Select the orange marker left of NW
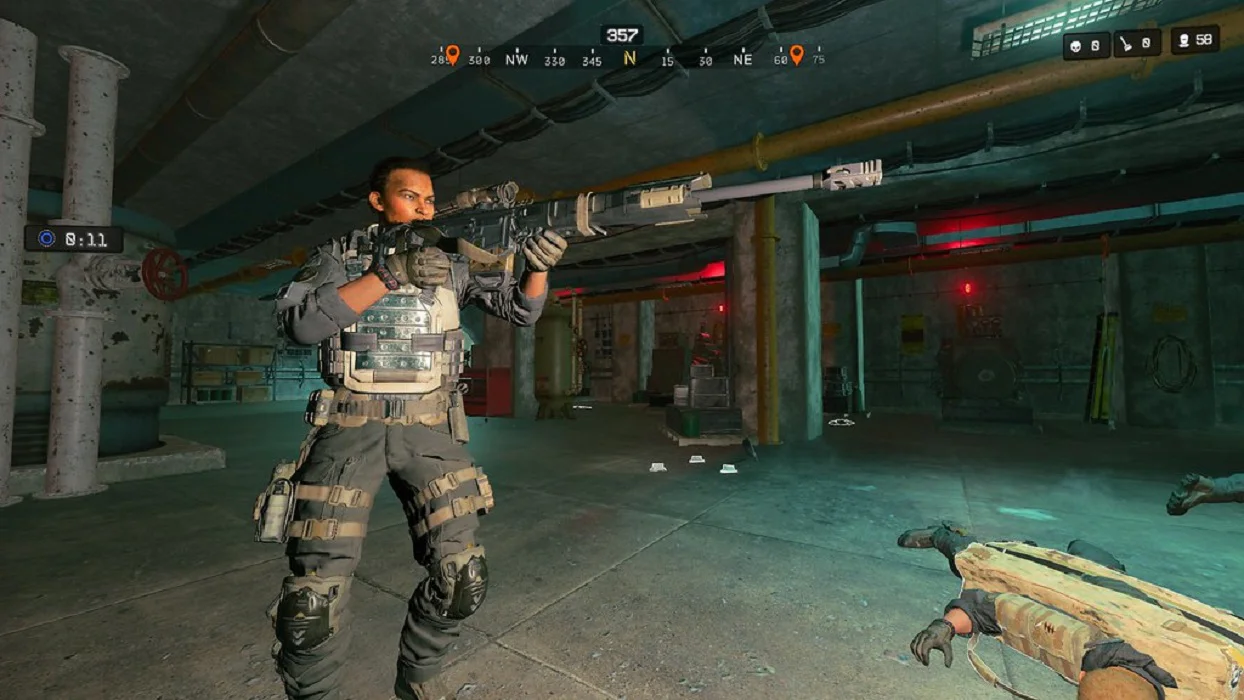 click(452, 54)
